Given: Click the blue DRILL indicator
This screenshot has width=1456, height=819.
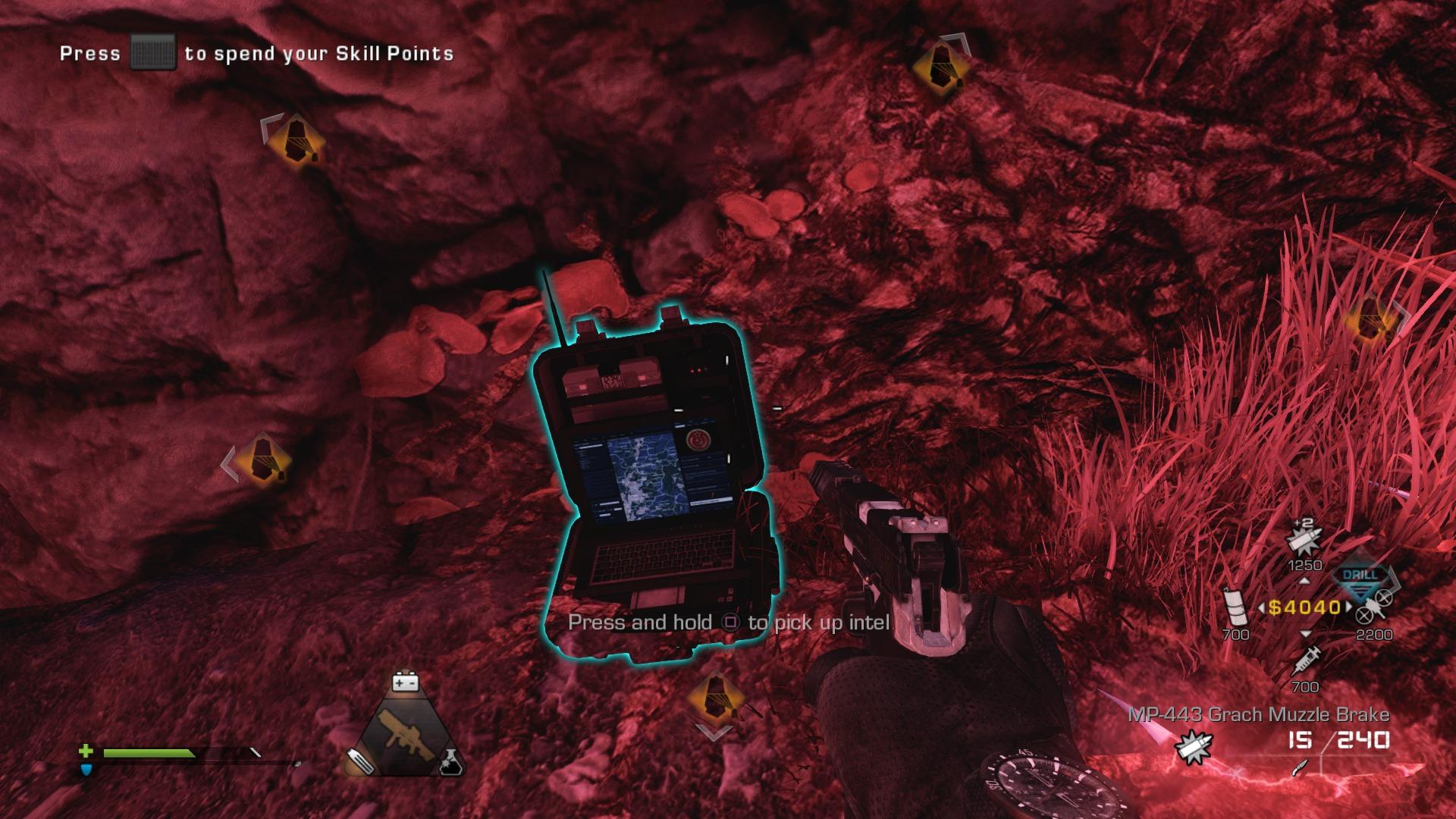Looking at the screenshot, I should coord(1359,575).
